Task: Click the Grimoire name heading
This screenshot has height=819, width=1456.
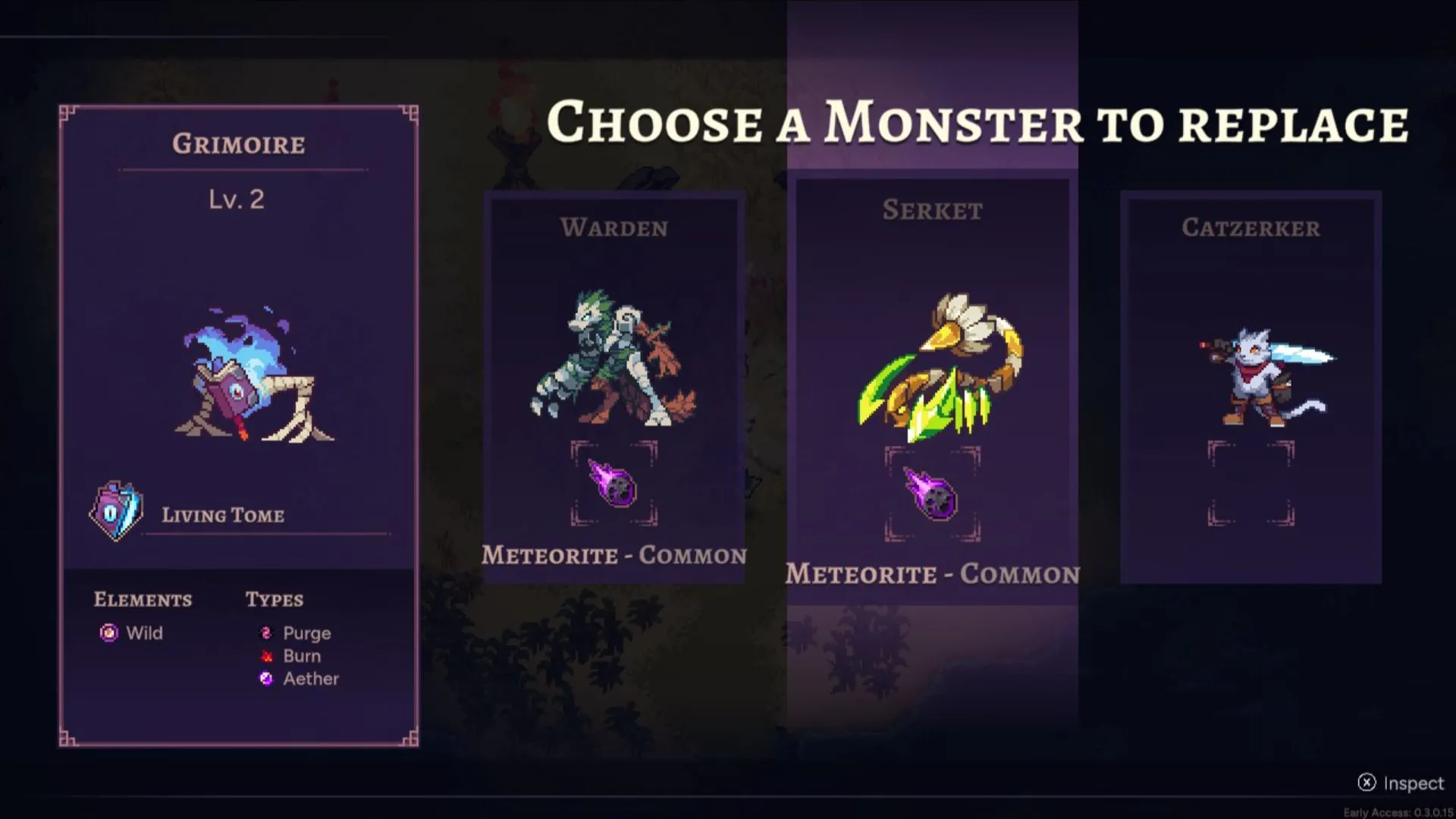Action: click(x=238, y=144)
